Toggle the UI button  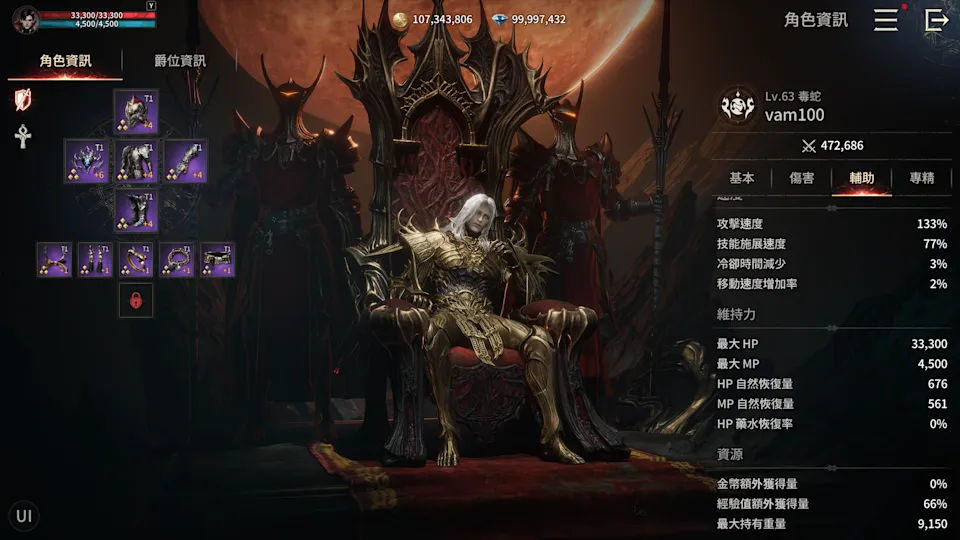point(24,516)
